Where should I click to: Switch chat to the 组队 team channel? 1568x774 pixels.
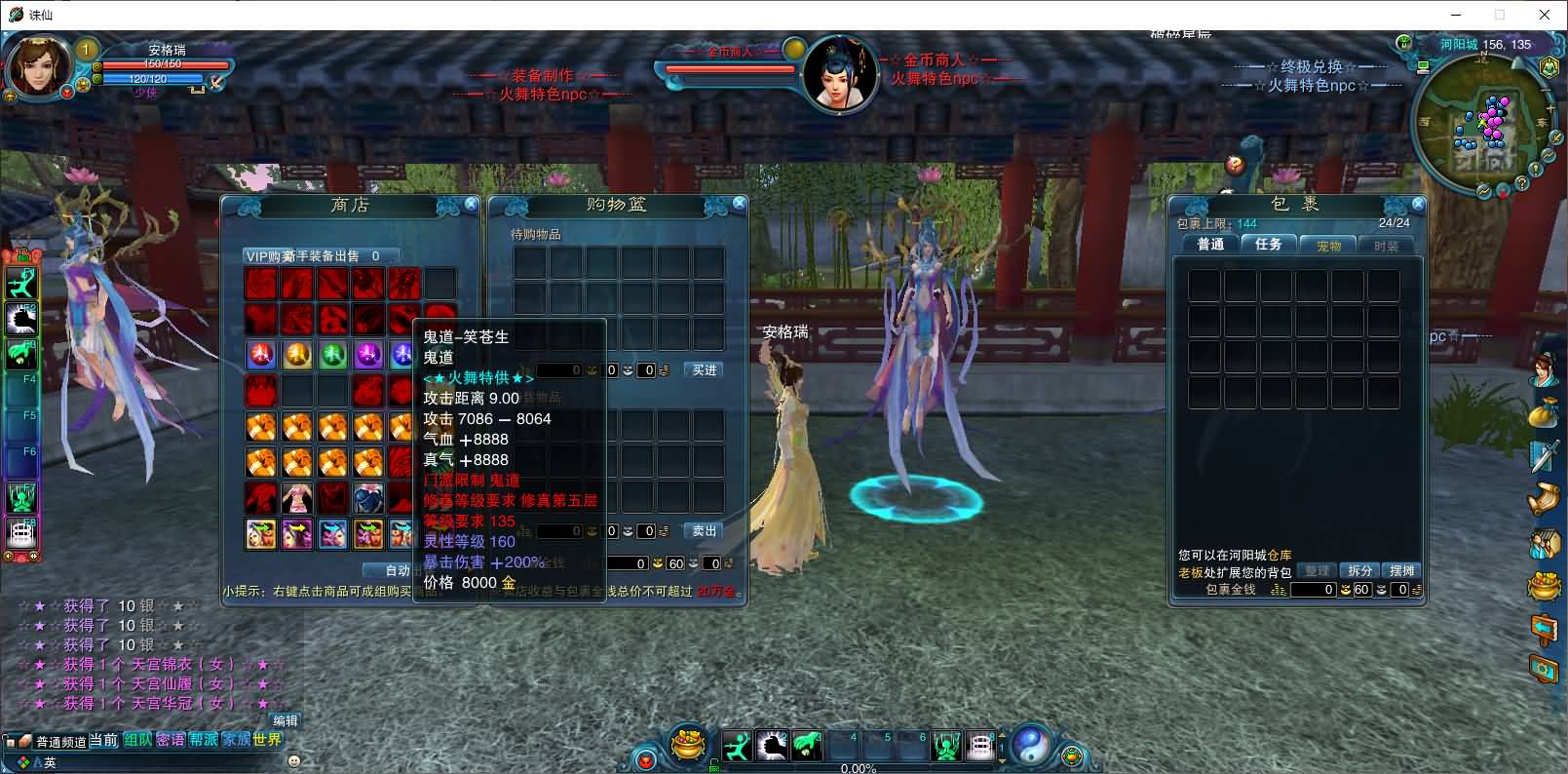(x=137, y=740)
